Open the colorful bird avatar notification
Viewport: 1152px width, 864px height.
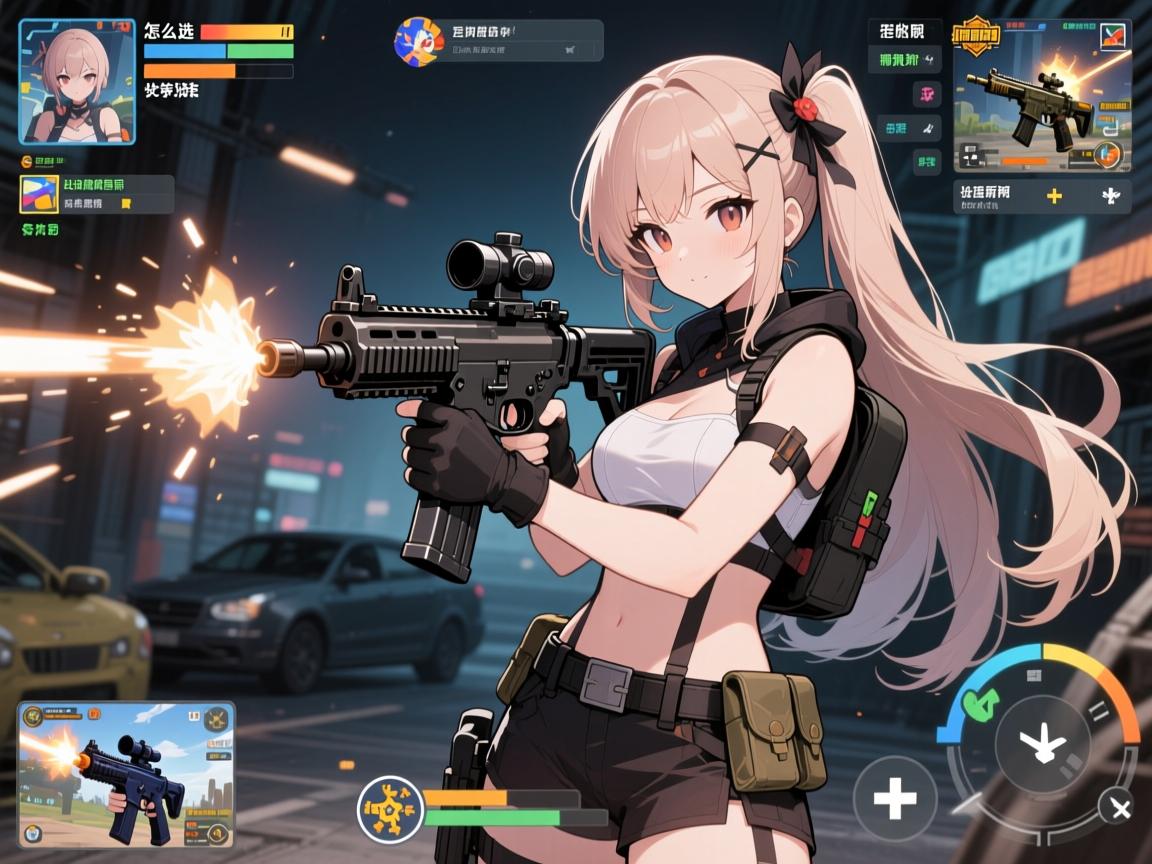click(x=418, y=41)
